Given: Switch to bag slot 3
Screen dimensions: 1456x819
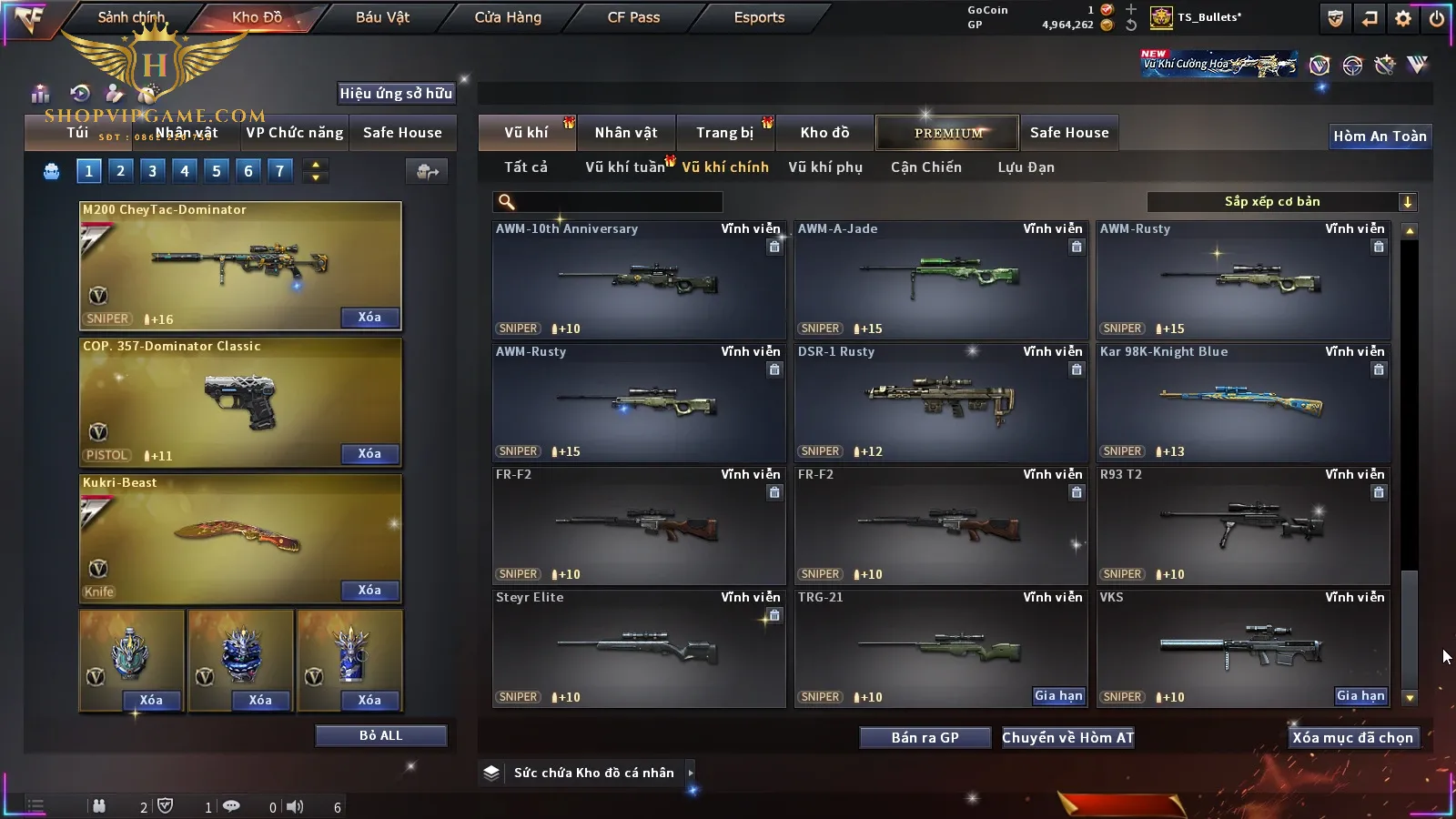Looking at the screenshot, I should click(x=152, y=170).
